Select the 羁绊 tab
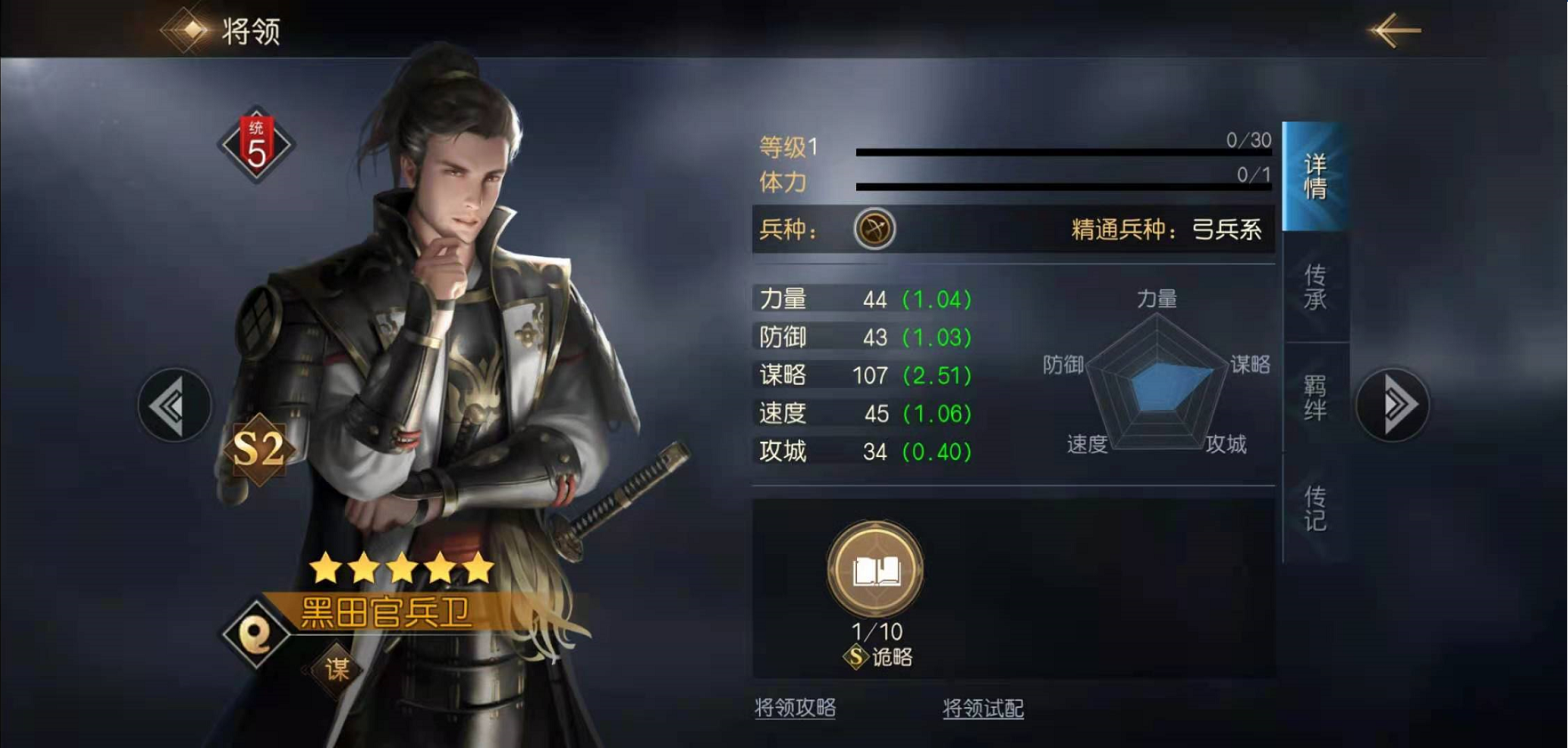 1315,397
